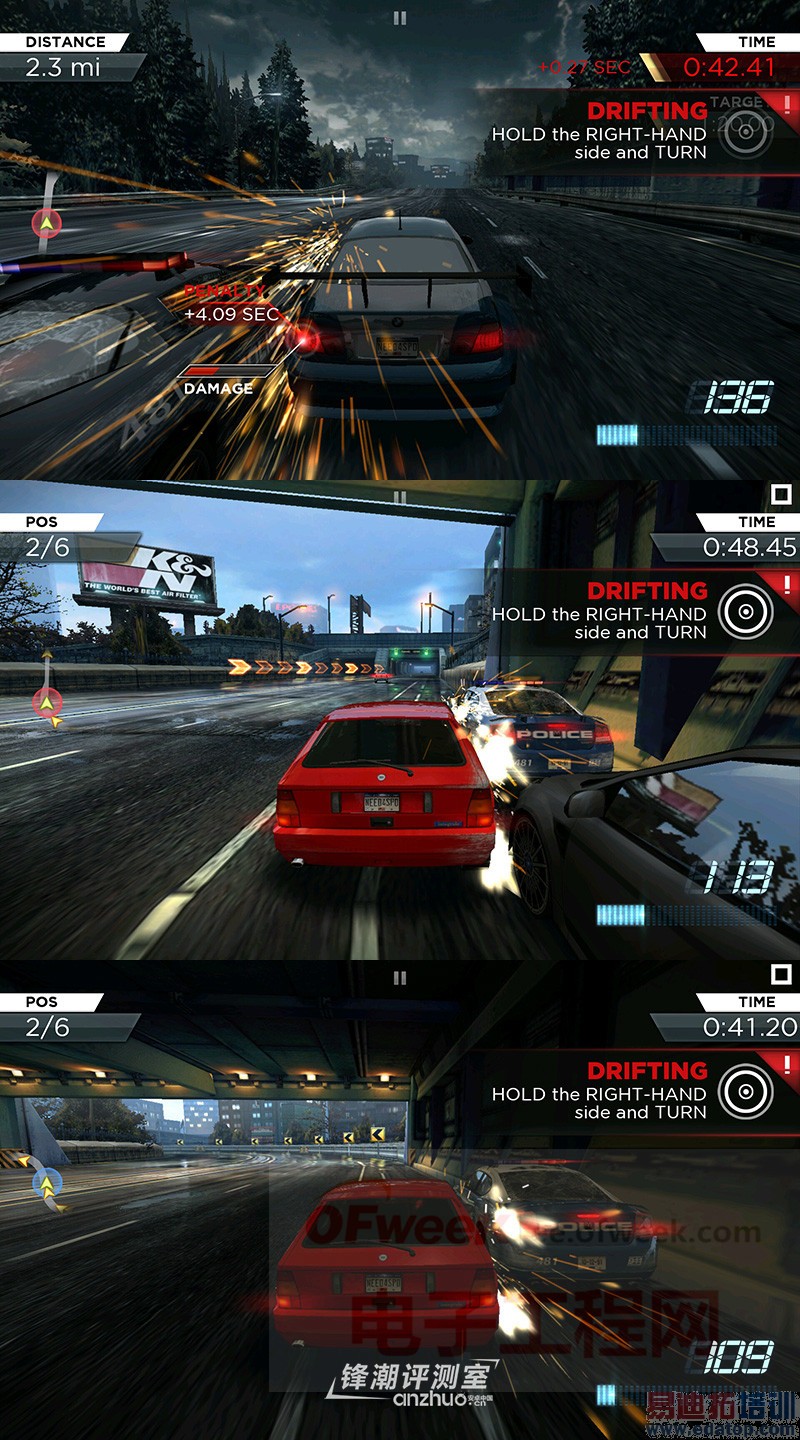The height and width of the screenshot is (1440, 800).
Task: Pause the race showing time 0:48.45
Action: 400,497
